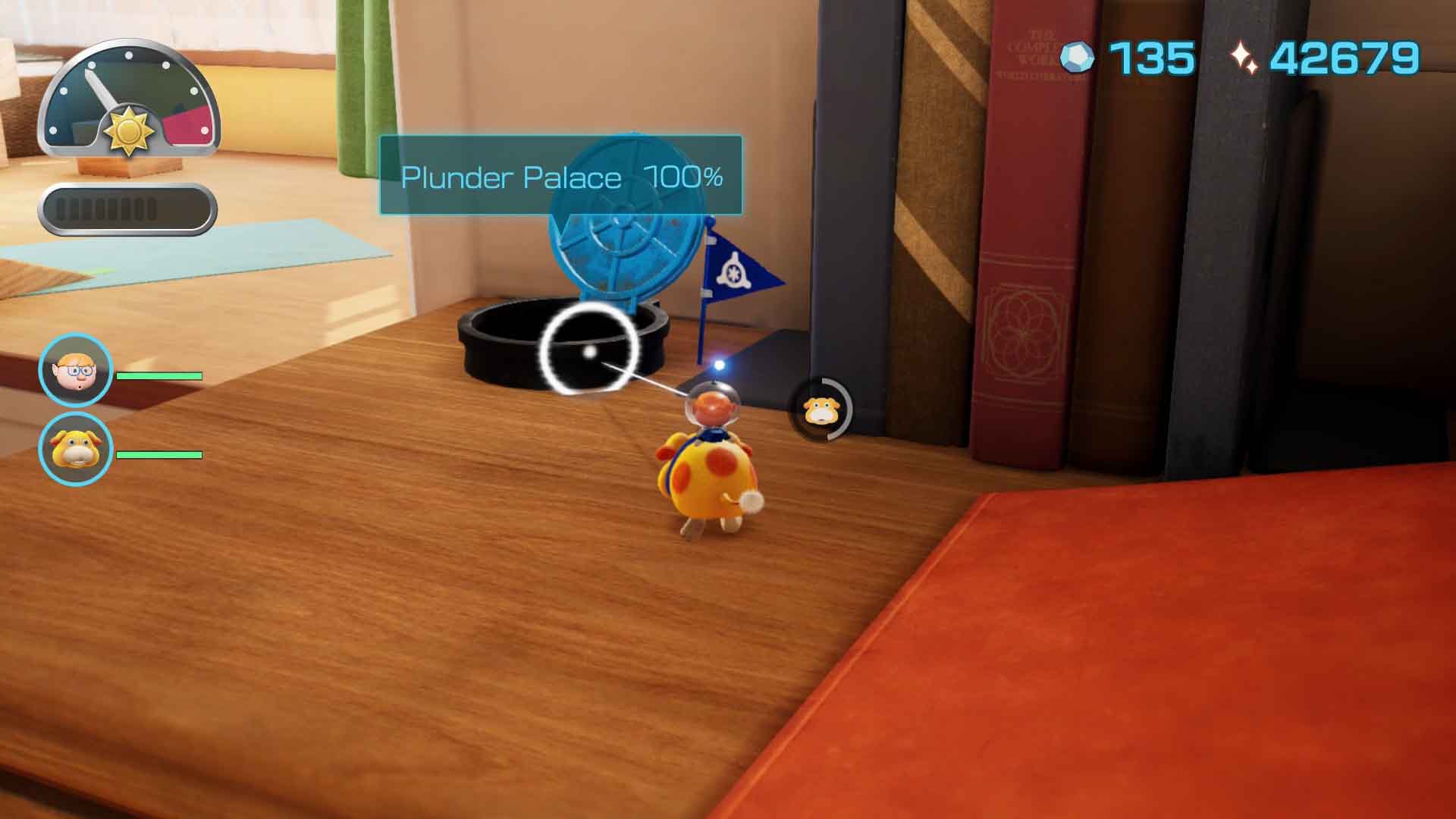This screenshot has width=1456, height=819.
Task: Select the captain portrait with glasses
Action: [76, 372]
